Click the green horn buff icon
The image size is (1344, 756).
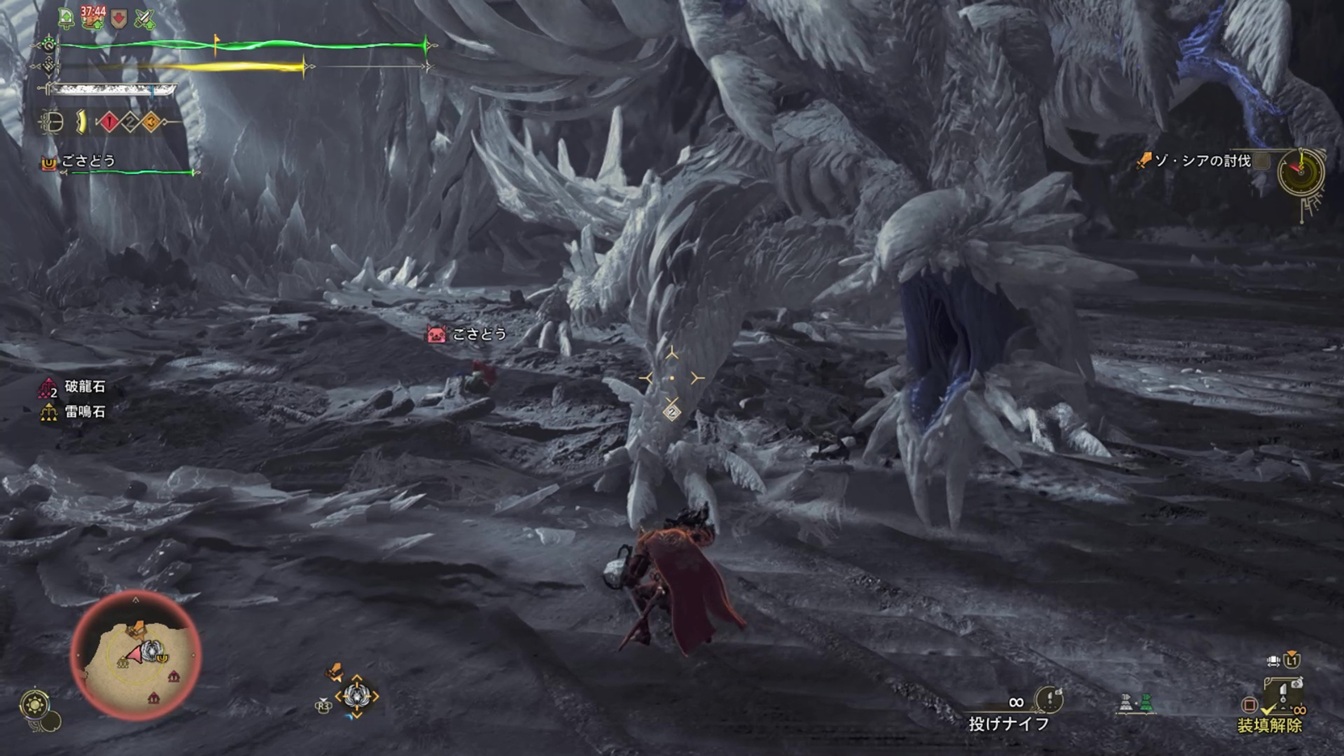coord(67,18)
